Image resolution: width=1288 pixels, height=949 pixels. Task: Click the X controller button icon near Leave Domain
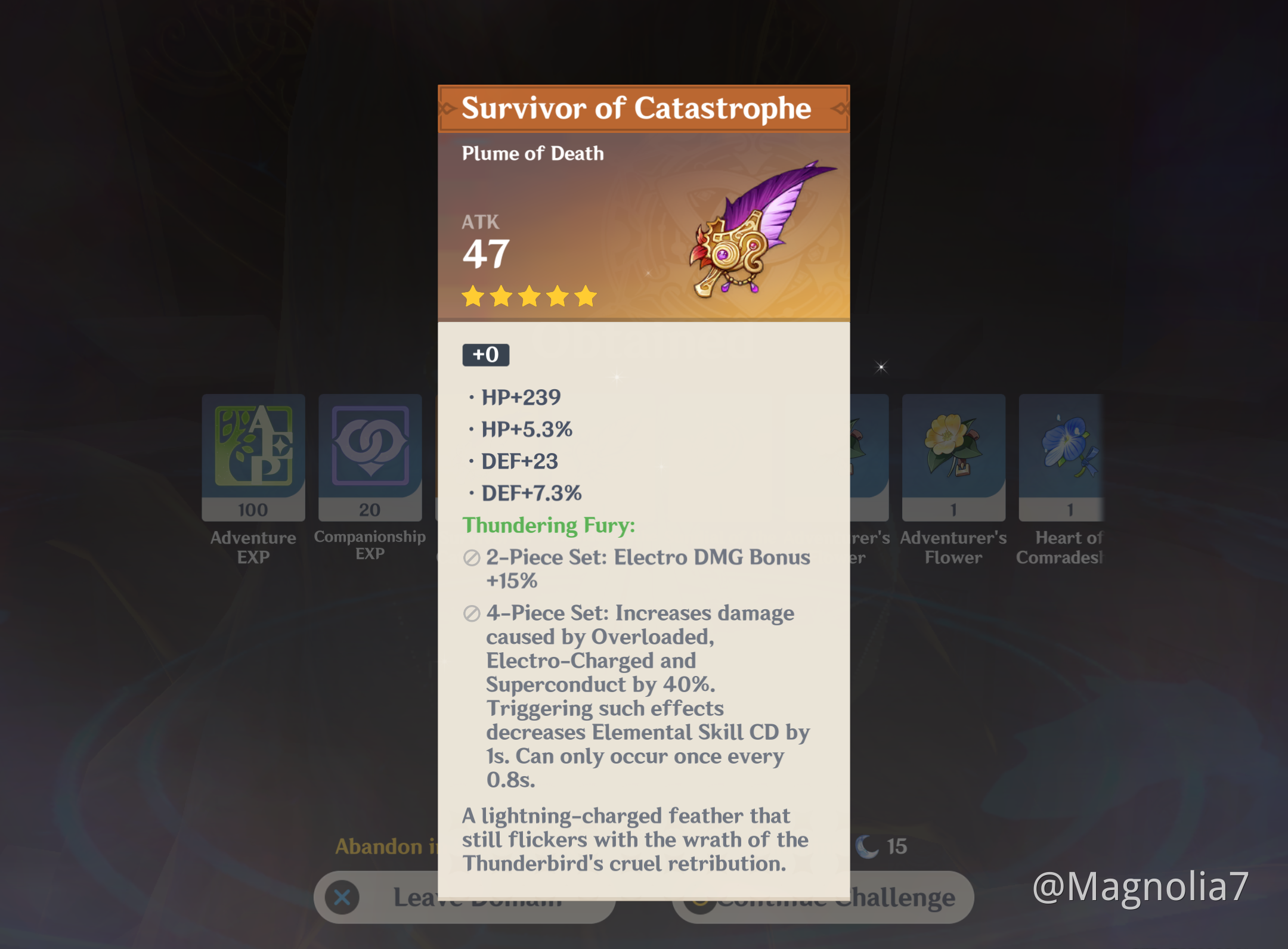pos(342,897)
